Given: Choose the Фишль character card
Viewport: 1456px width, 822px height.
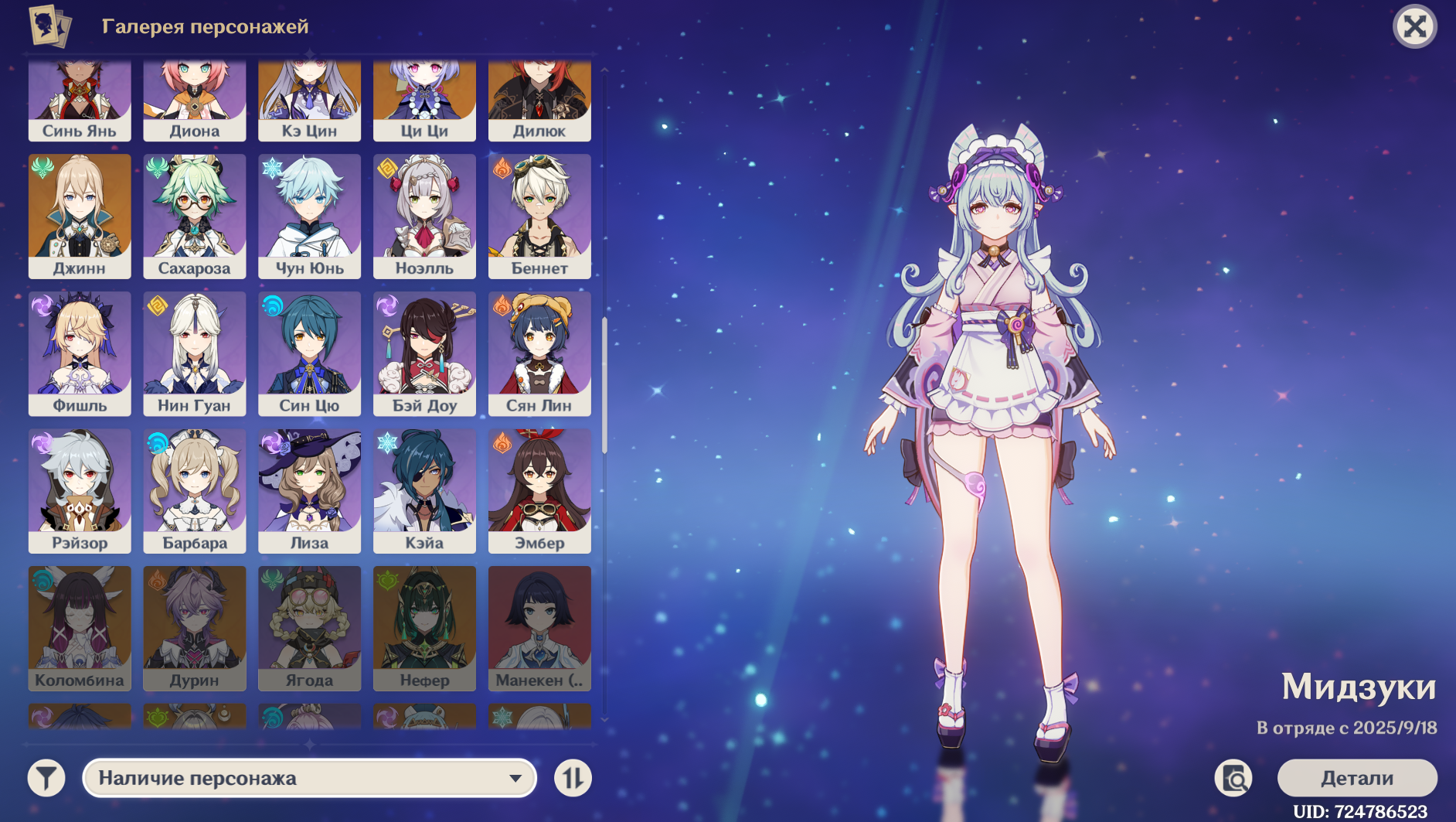Looking at the screenshot, I should pos(80,353).
